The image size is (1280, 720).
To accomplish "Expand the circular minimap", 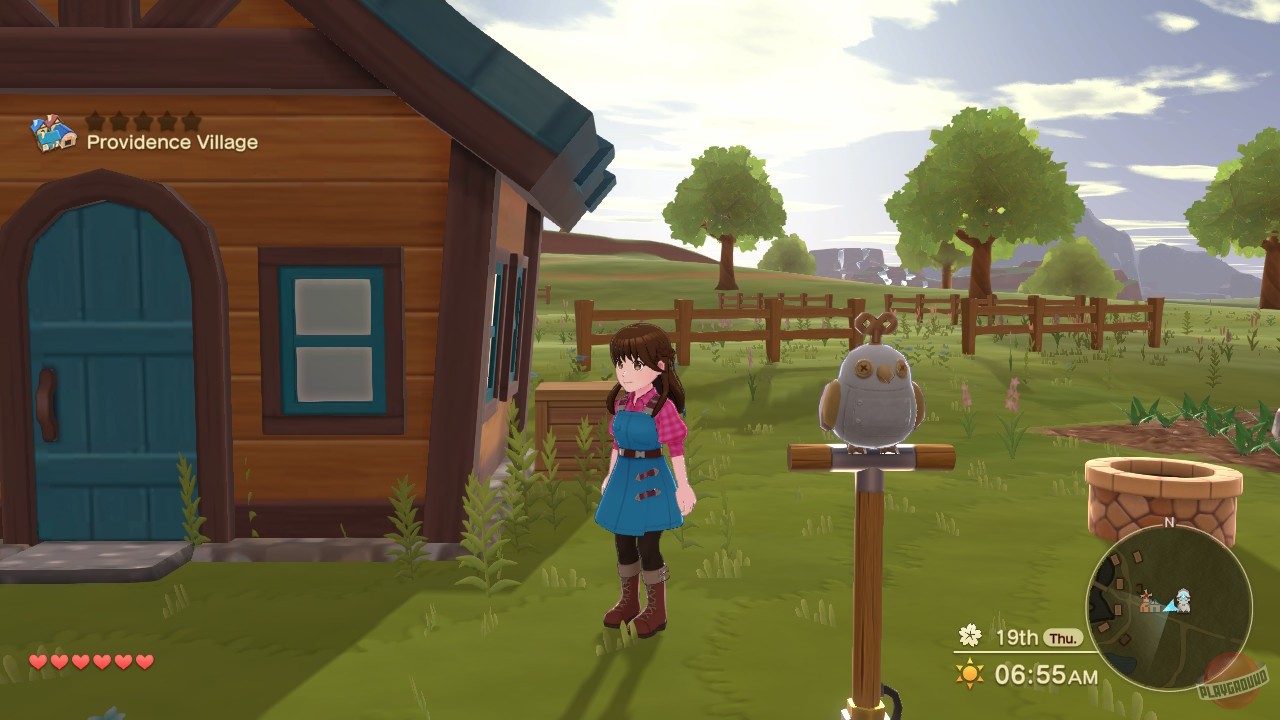I will pos(1169,609).
